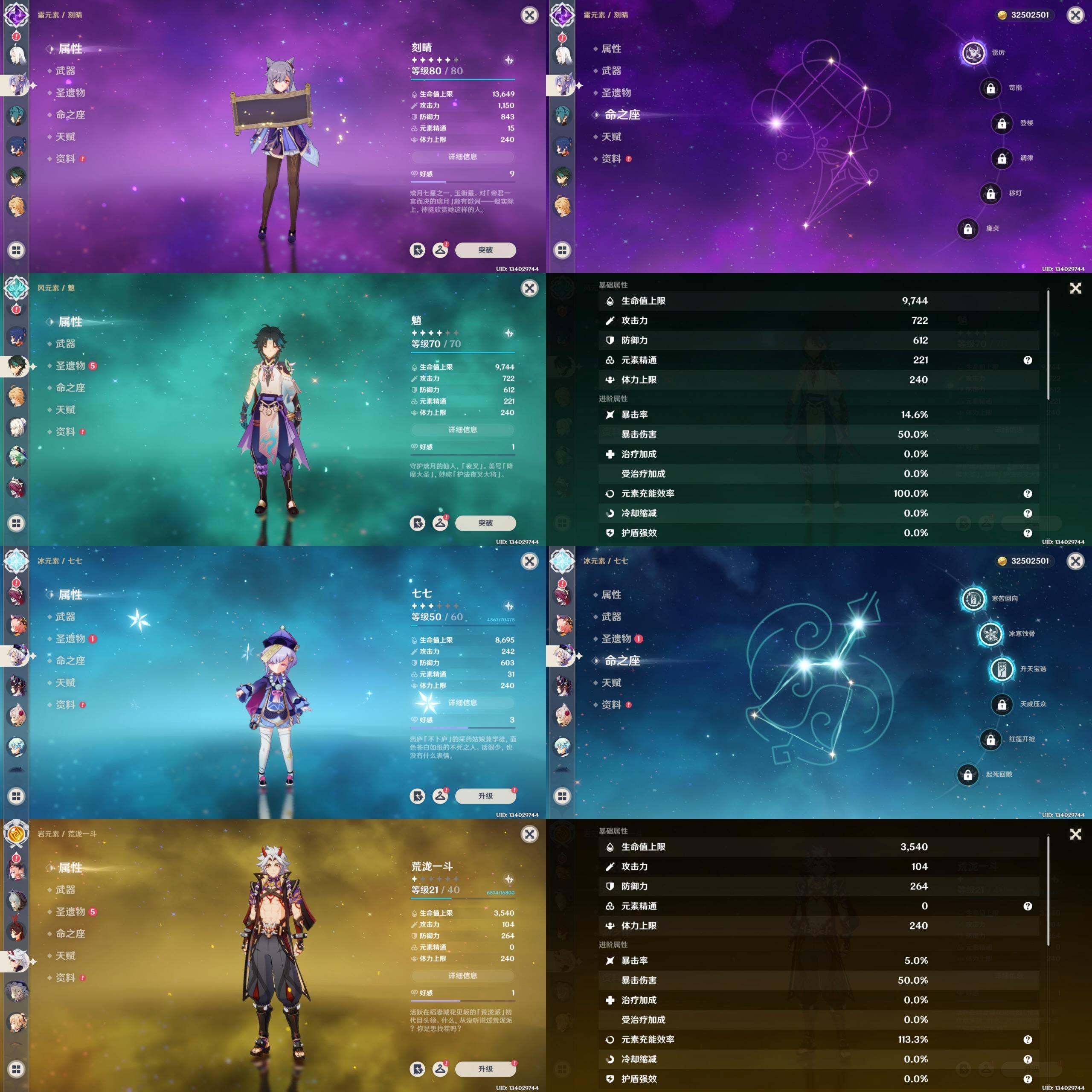Screen dimensions: 1092x1092
Task: Open the locked 登楼 constellation node
Action: (x=1002, y=123)
